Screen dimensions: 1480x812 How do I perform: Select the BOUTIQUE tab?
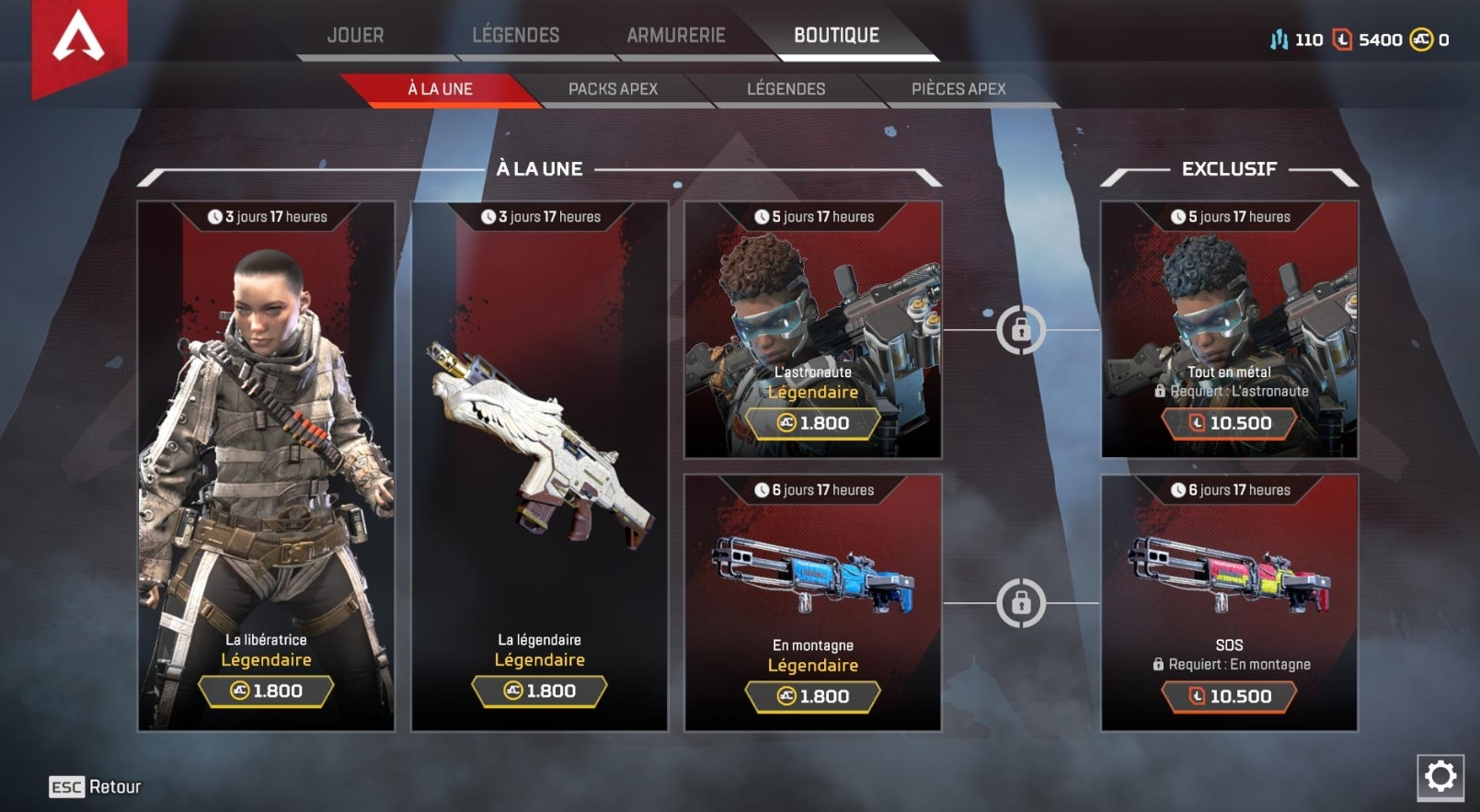point(836,36)
